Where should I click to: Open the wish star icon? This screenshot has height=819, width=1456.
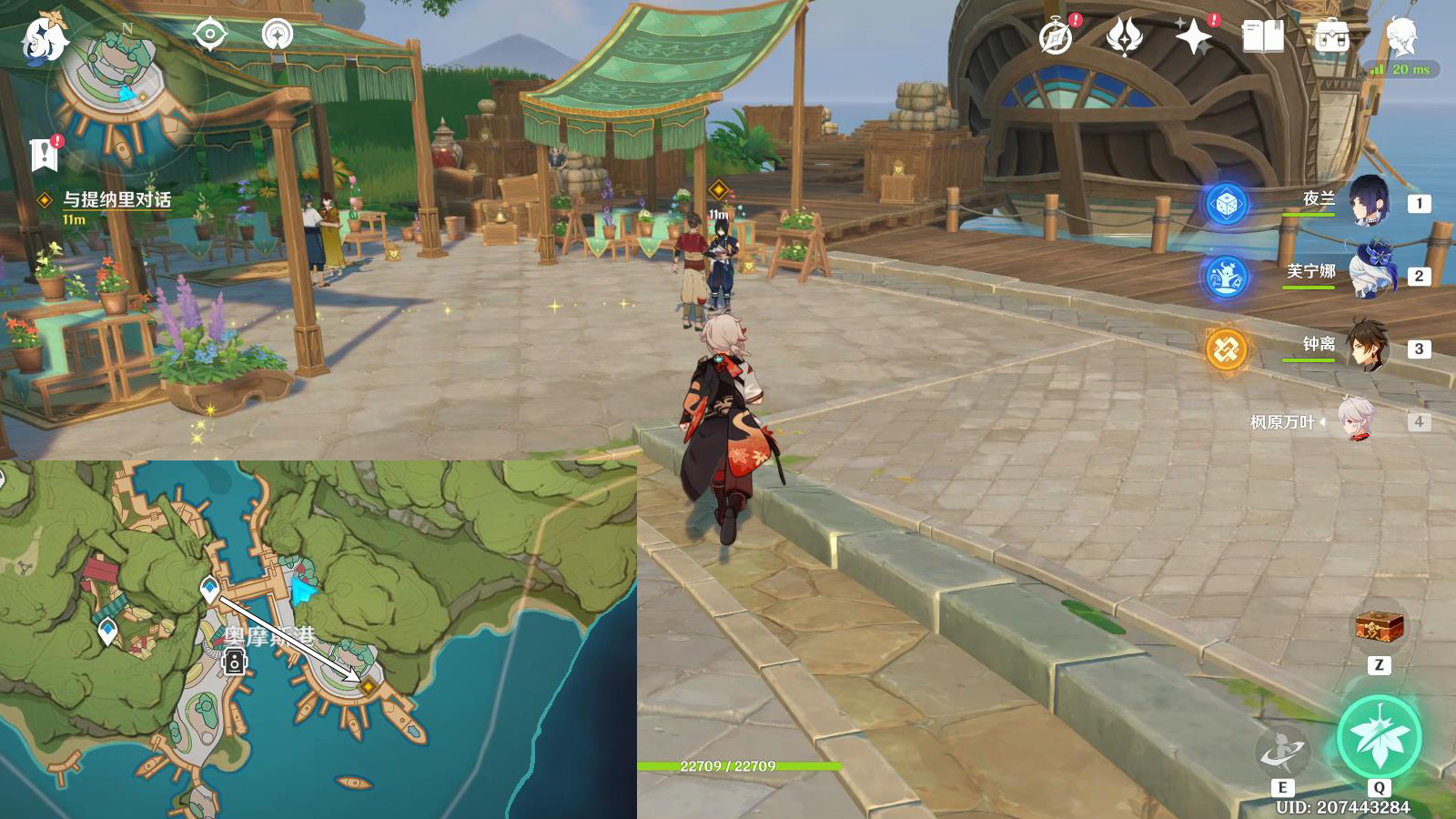coord(1193,36)
